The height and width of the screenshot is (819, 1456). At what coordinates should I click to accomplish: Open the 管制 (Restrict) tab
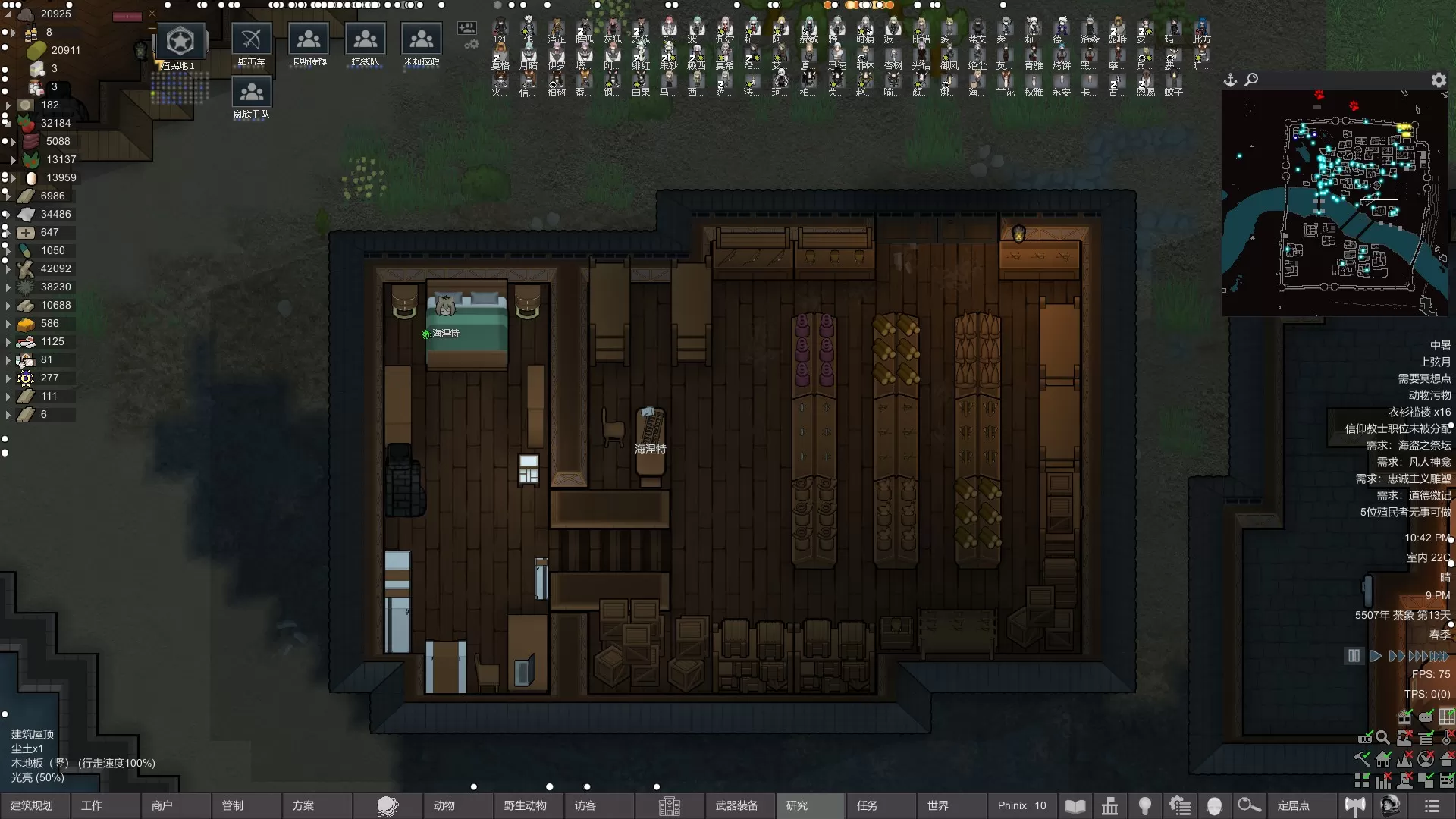click(233, 805)
